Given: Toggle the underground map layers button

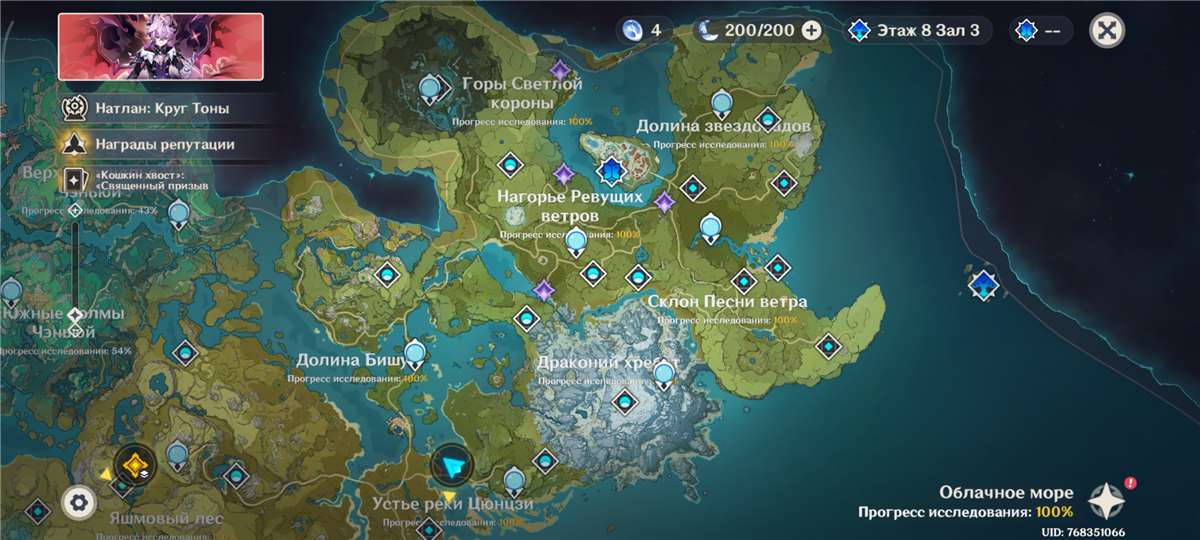Looking at the screenshot, I should [x=133, y=464].
